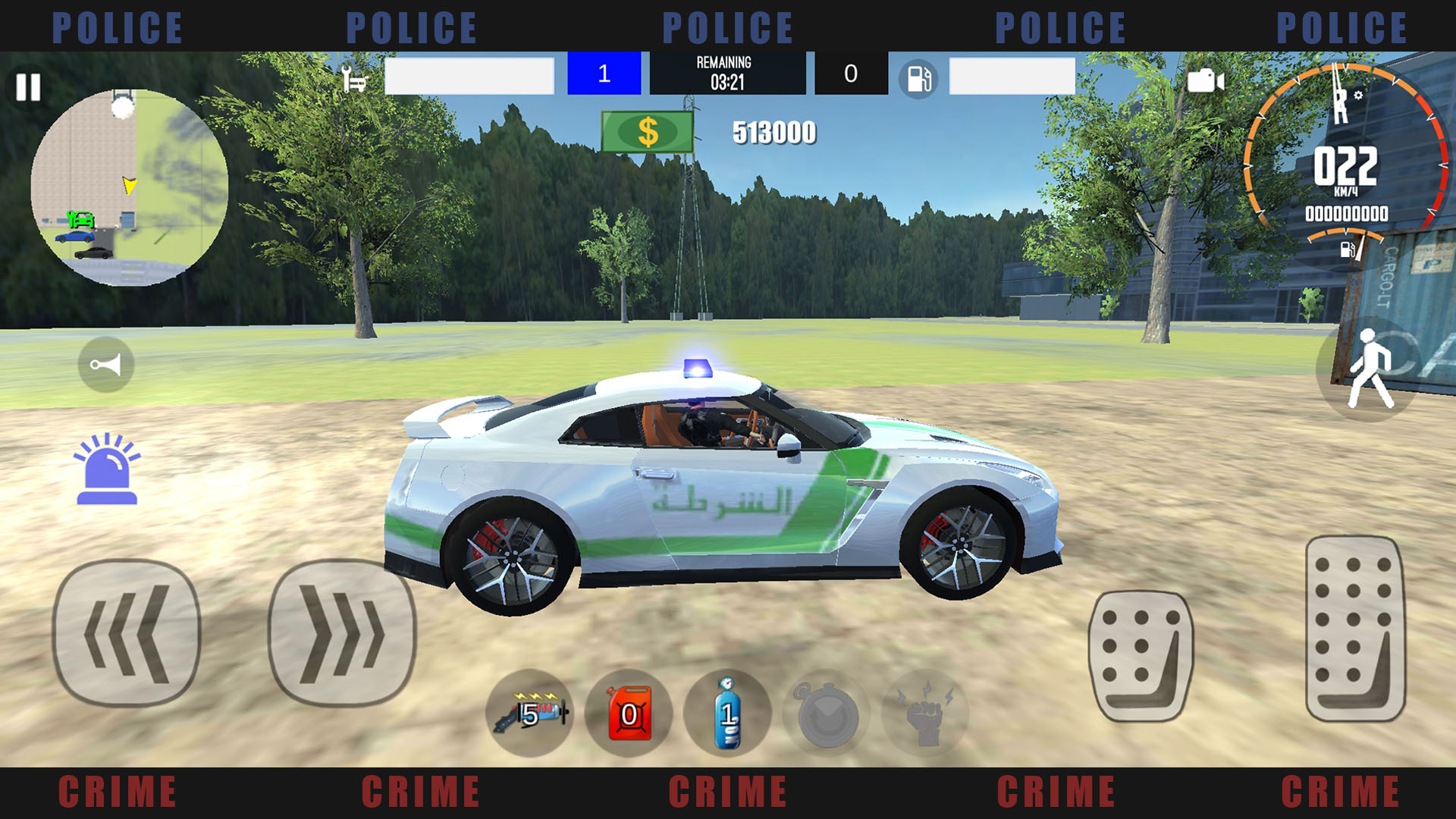
Task: Click the fuel pump icon near the fuel bar
Action: 920,78
